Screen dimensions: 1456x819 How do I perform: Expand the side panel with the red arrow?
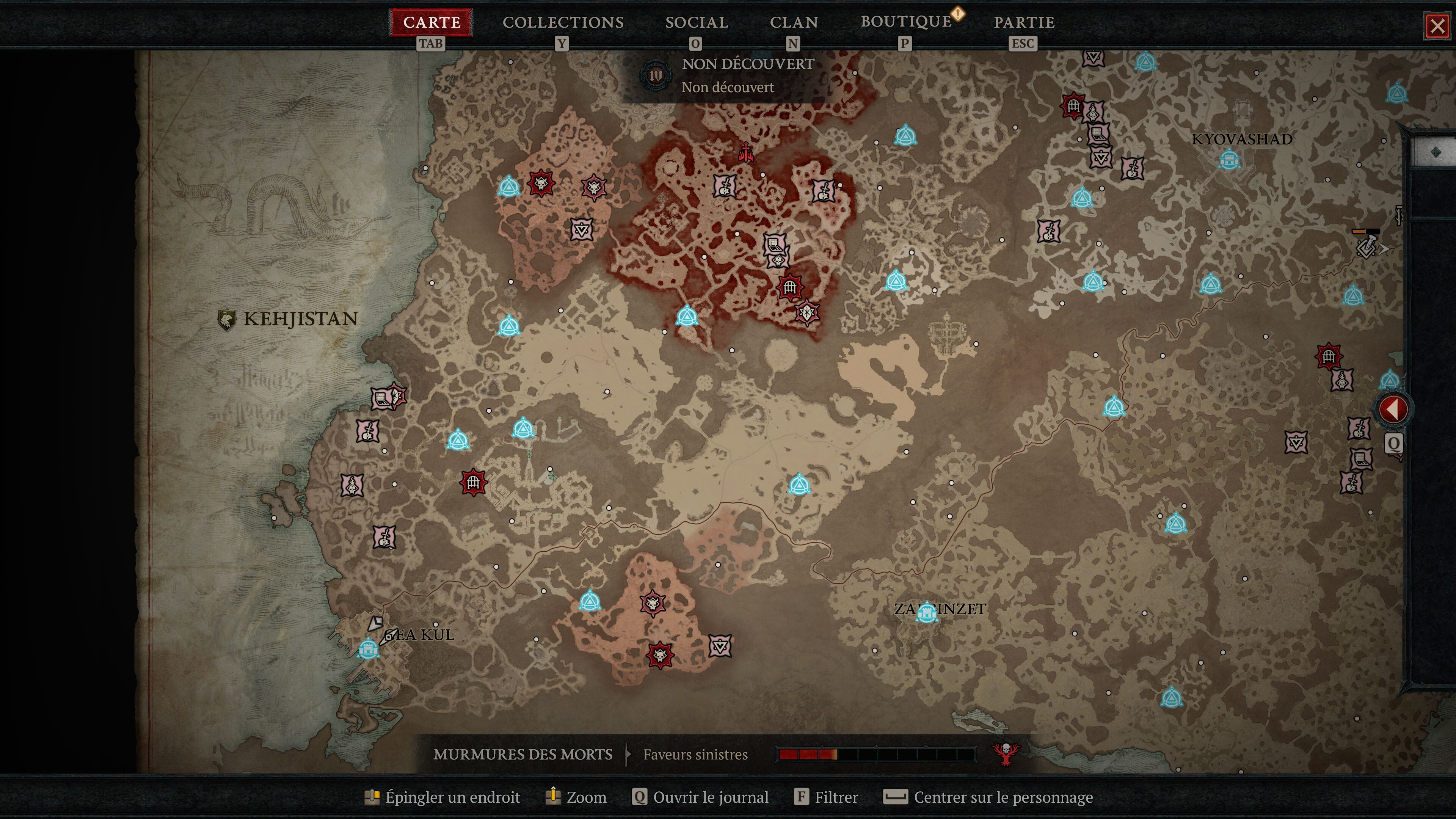click(1393, 409)
